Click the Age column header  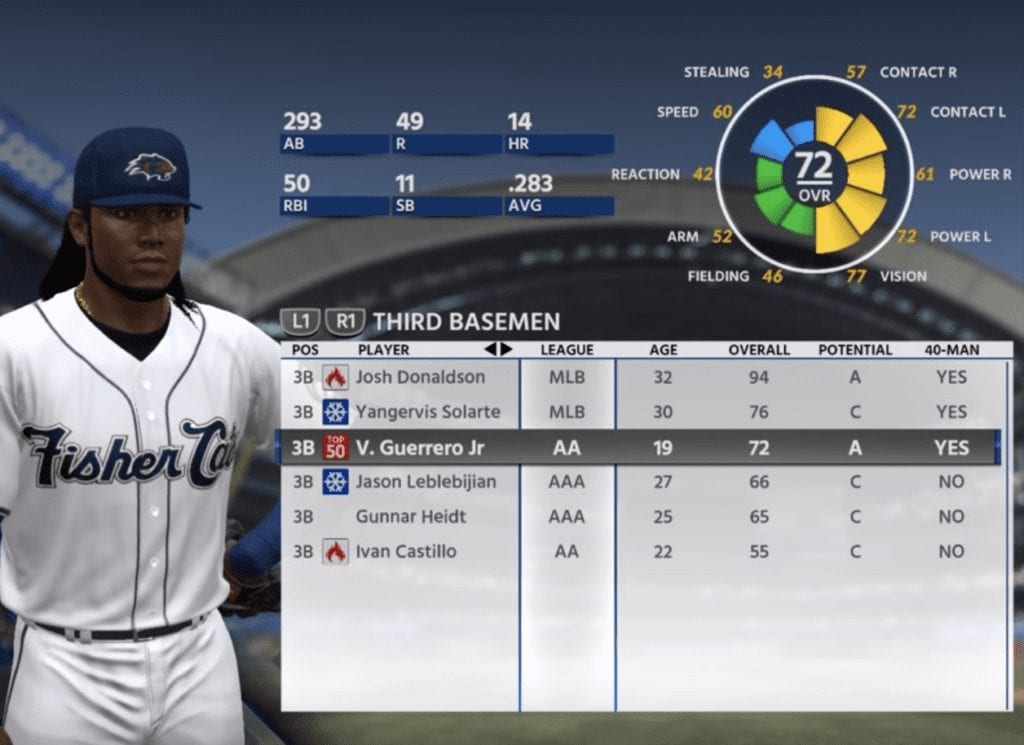[663, 350]
